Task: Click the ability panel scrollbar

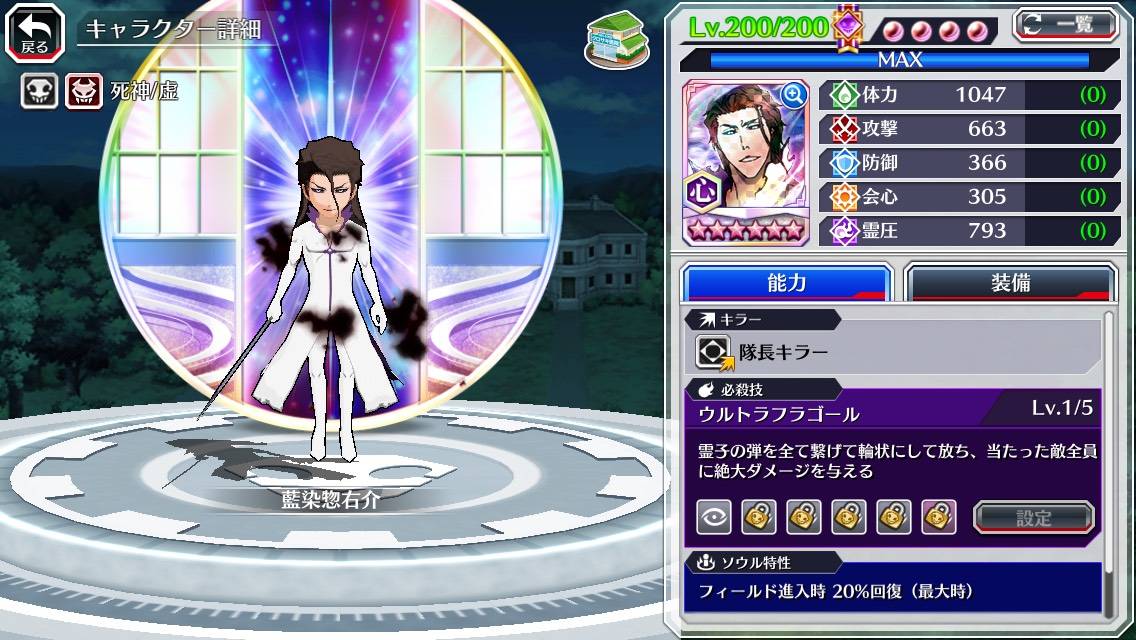Action: click(x=1108, y=460)
